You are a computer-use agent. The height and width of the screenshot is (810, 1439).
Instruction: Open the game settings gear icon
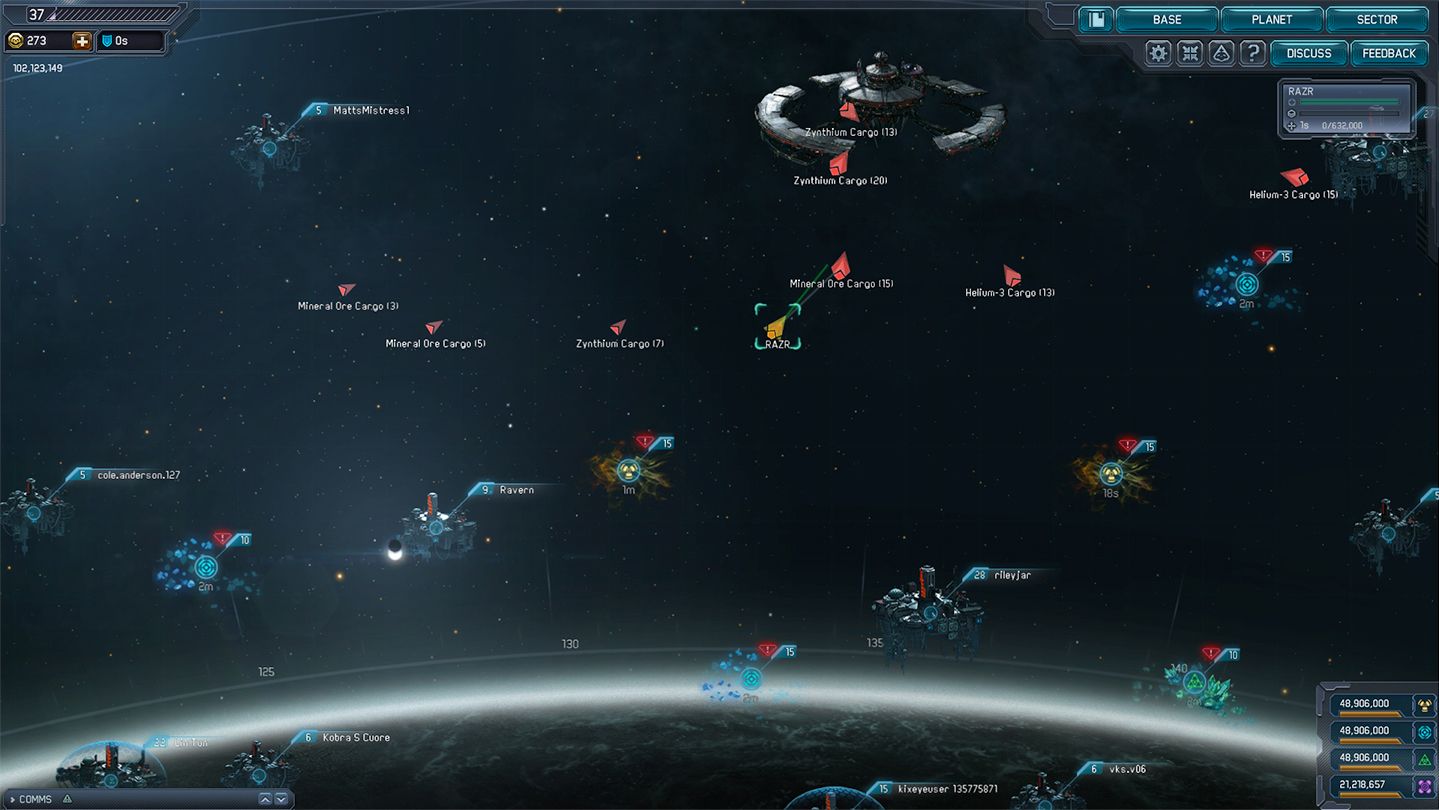(1157, 52)
